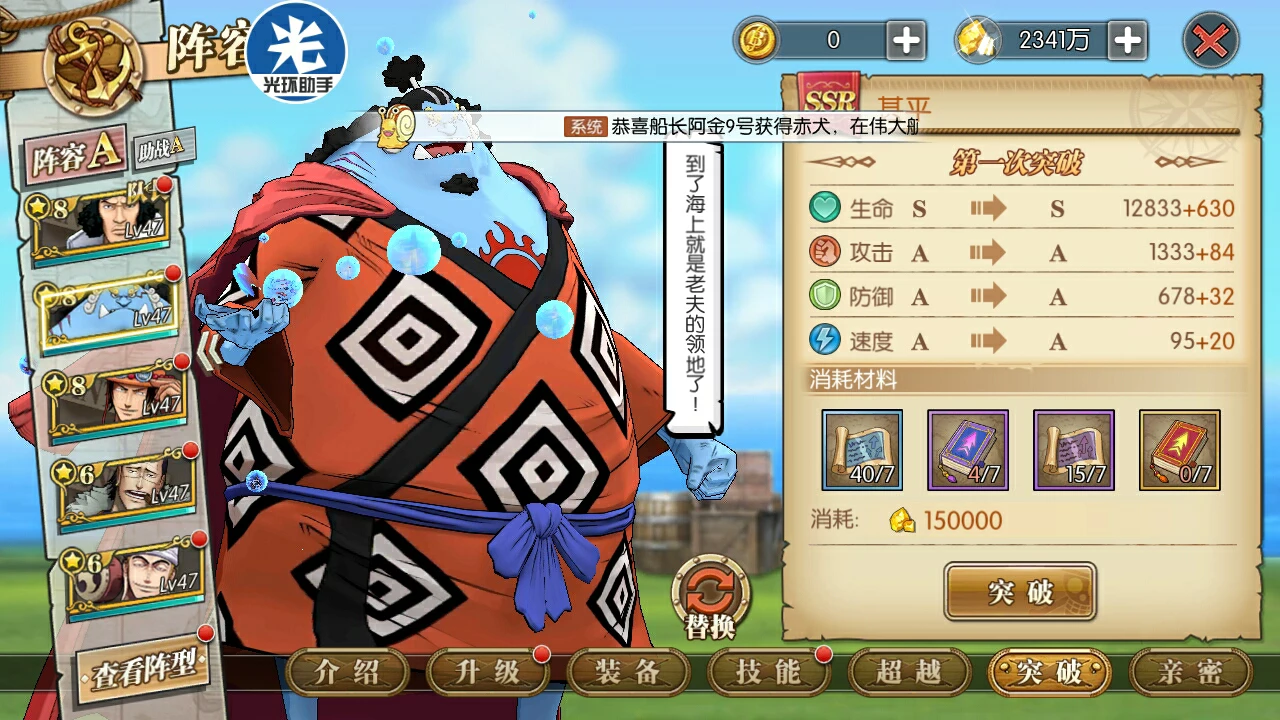Switch to the 技能 skills tab

(x=768, y=672)
